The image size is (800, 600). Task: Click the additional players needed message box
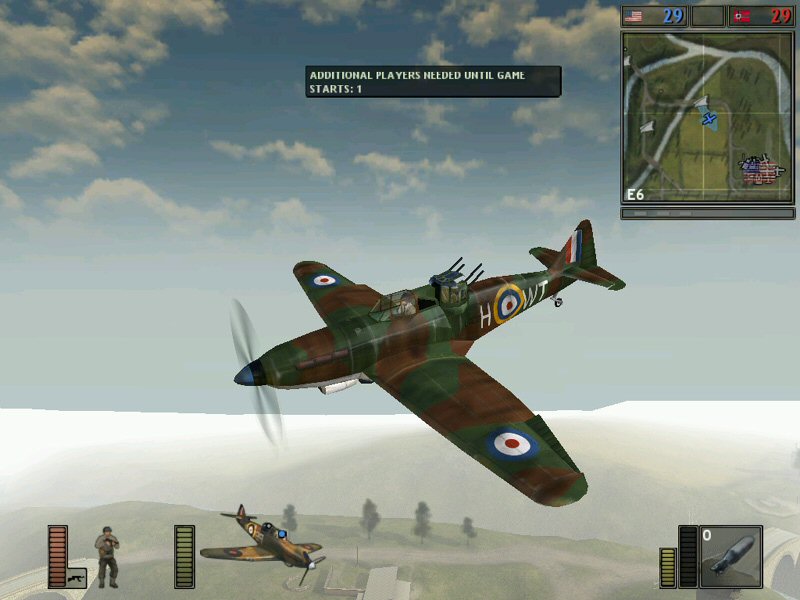pos(433,82)
